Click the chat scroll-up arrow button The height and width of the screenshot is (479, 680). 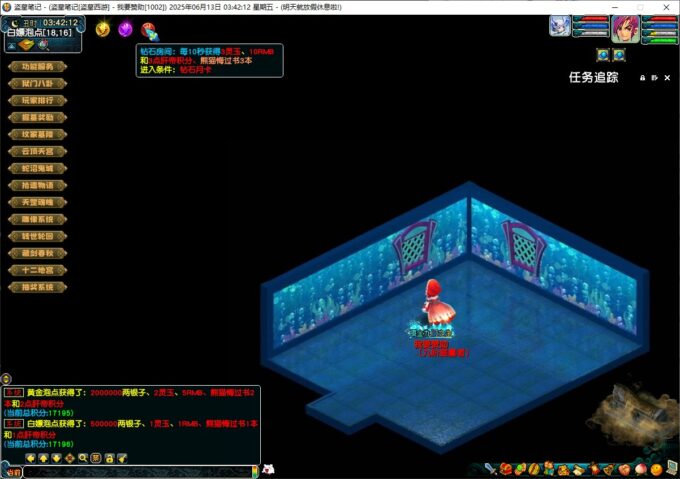pyautogui.click(x=44, y=458)
